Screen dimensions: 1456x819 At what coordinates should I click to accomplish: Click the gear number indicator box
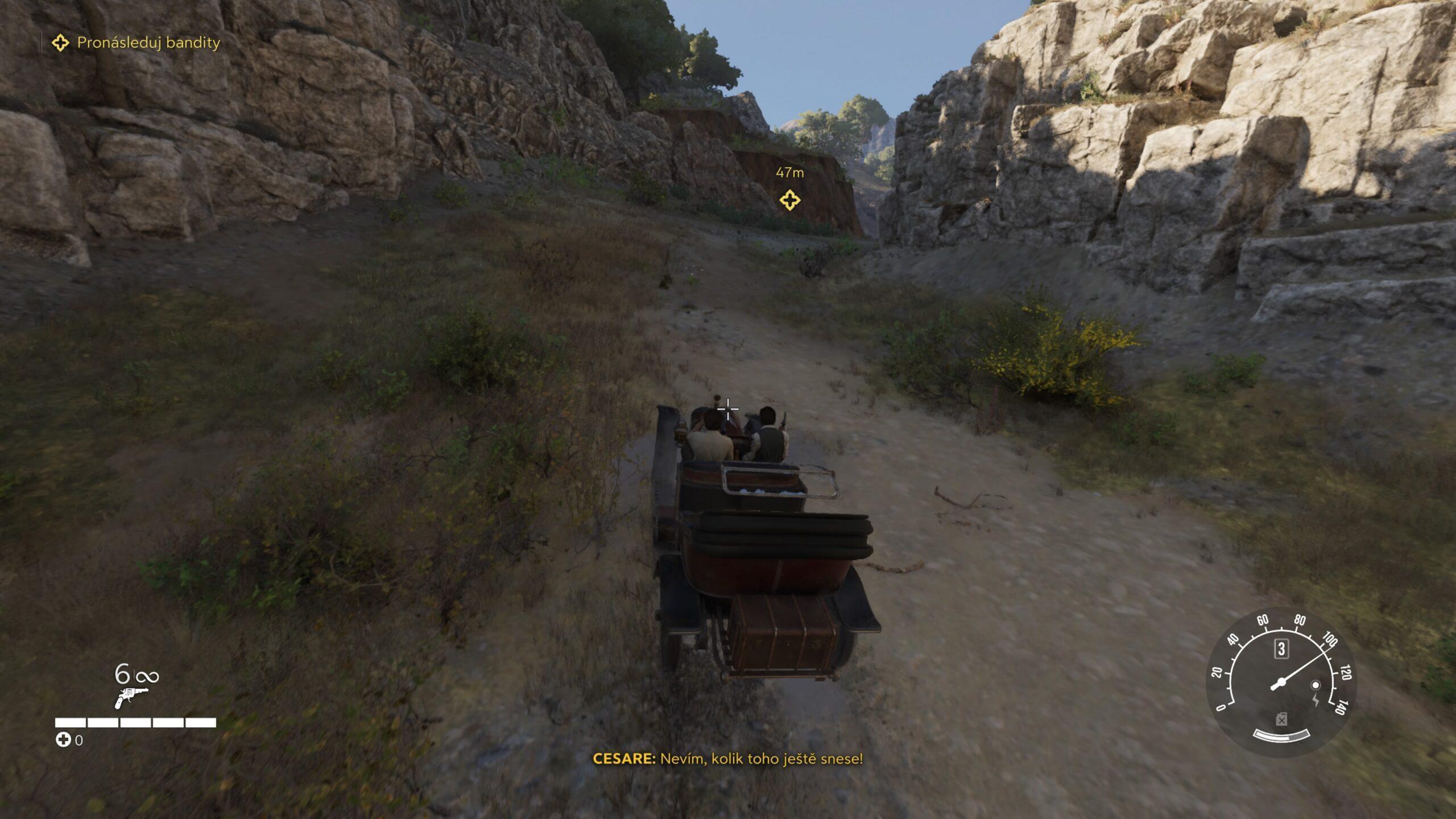coord(1281,649)
